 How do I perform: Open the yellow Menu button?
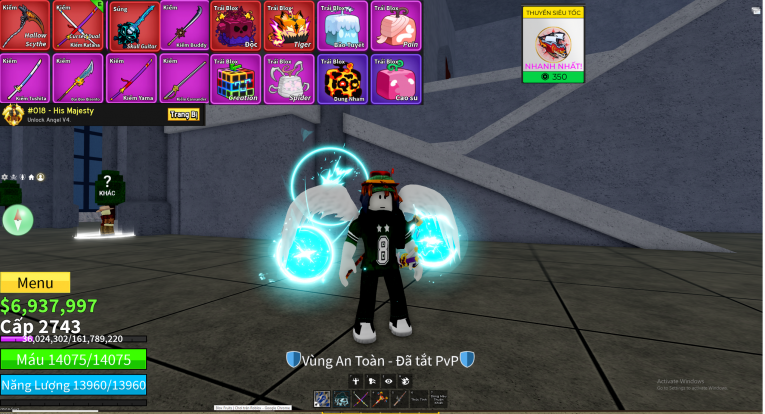pyautogui.click(x=35, y=283)
